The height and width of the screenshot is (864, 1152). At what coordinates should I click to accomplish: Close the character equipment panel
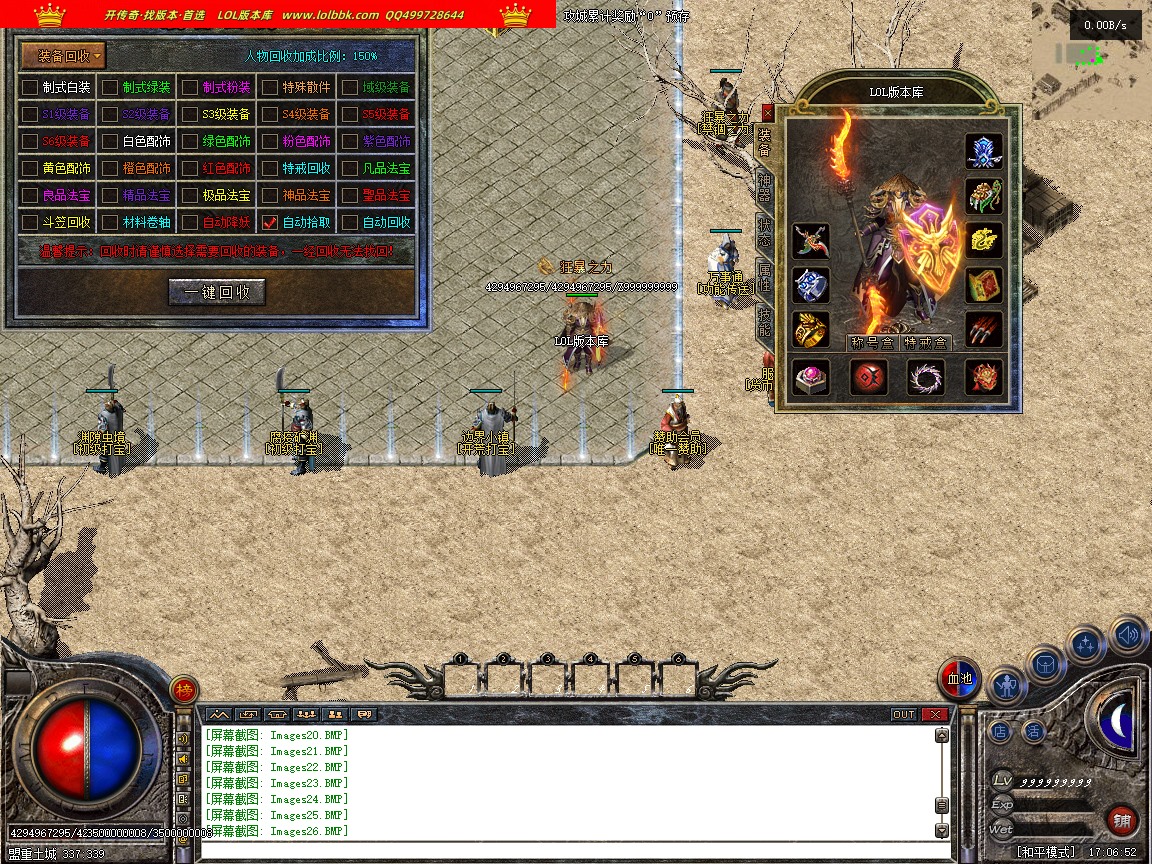[767, 113]
